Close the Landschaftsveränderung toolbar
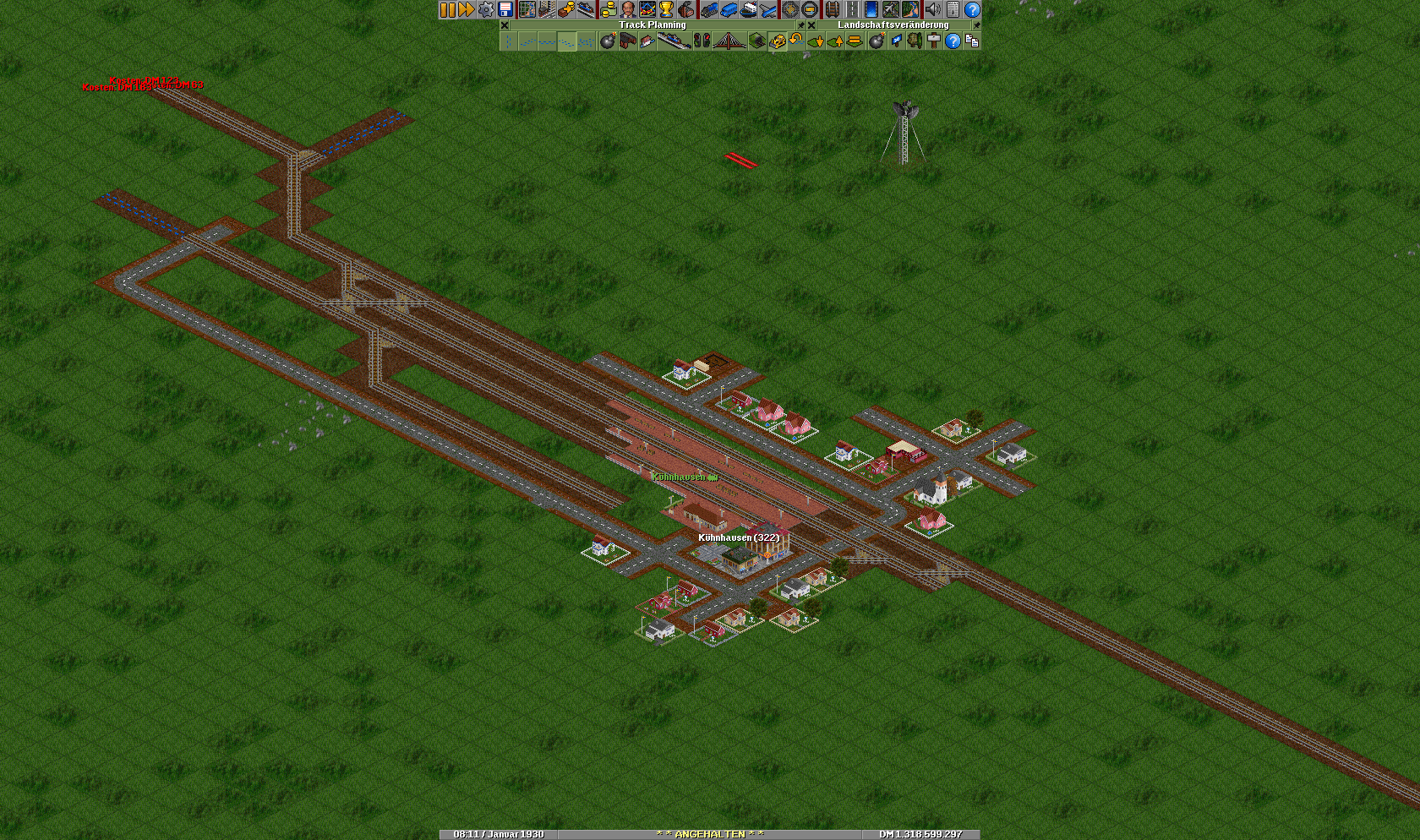This screenshot has width=1420, height=840. tap(811, 25)
